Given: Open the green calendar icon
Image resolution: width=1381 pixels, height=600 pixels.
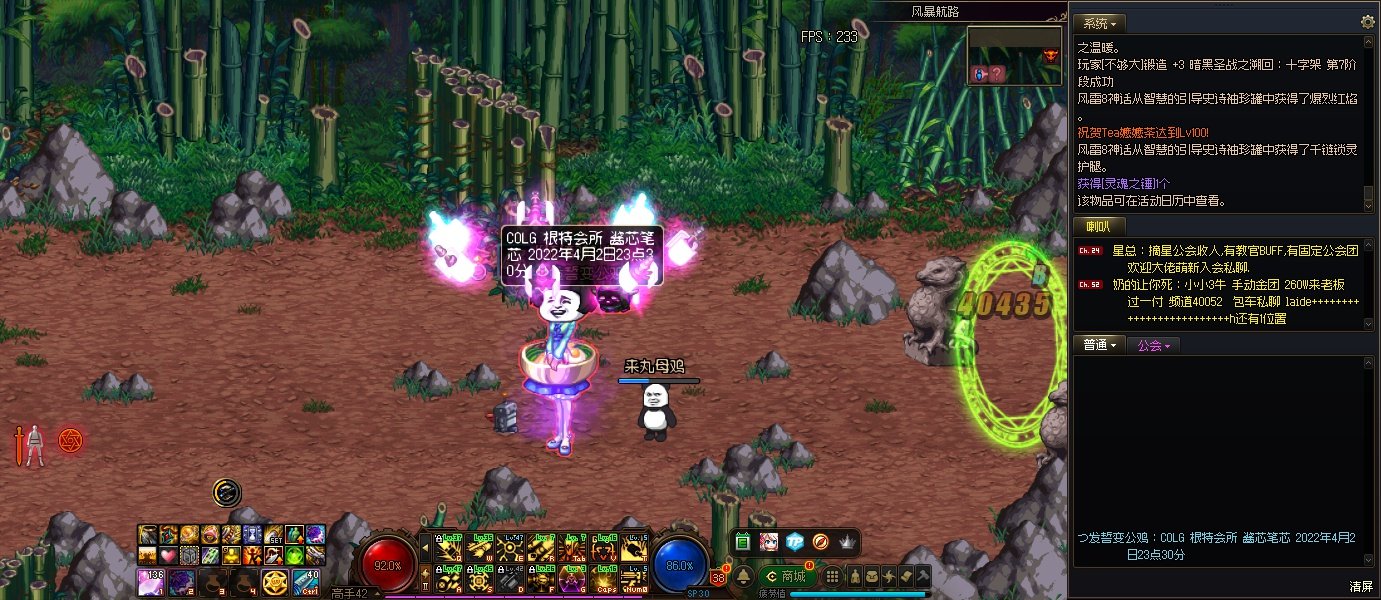Looking at the screenshot, I should [x=743, y=541].
